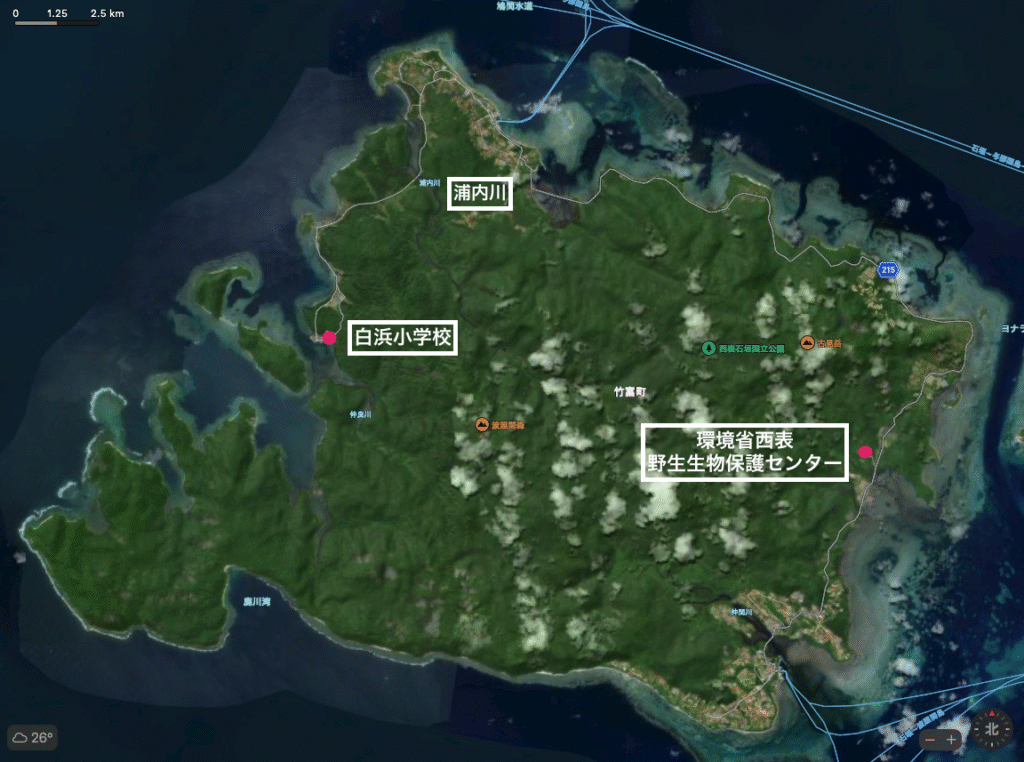Click the 環境省西表野生生物保護センター label box
This screenshot has width=1024, height=762.
click(745, 452)
